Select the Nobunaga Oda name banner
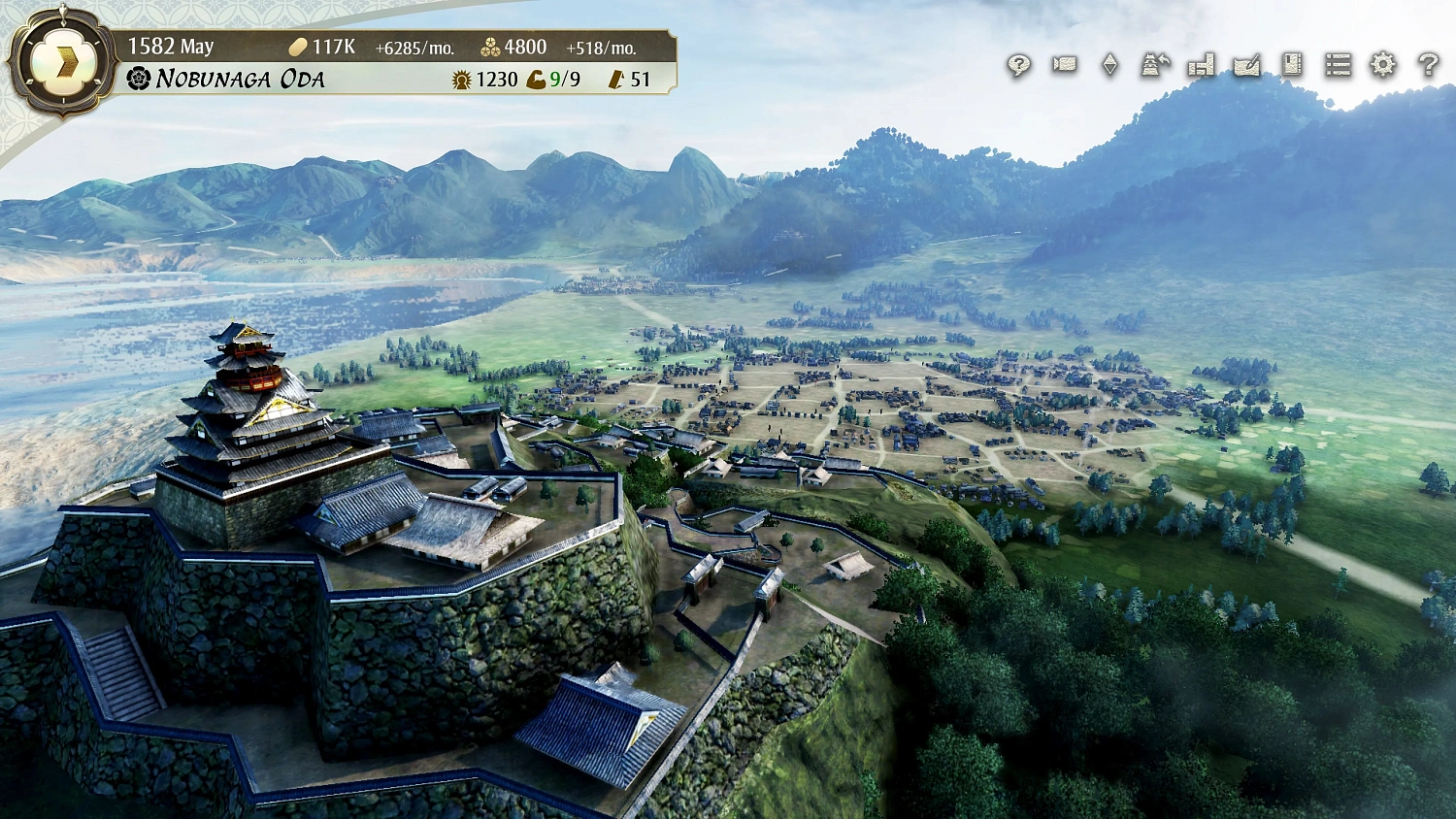 [x=243, y=79]
